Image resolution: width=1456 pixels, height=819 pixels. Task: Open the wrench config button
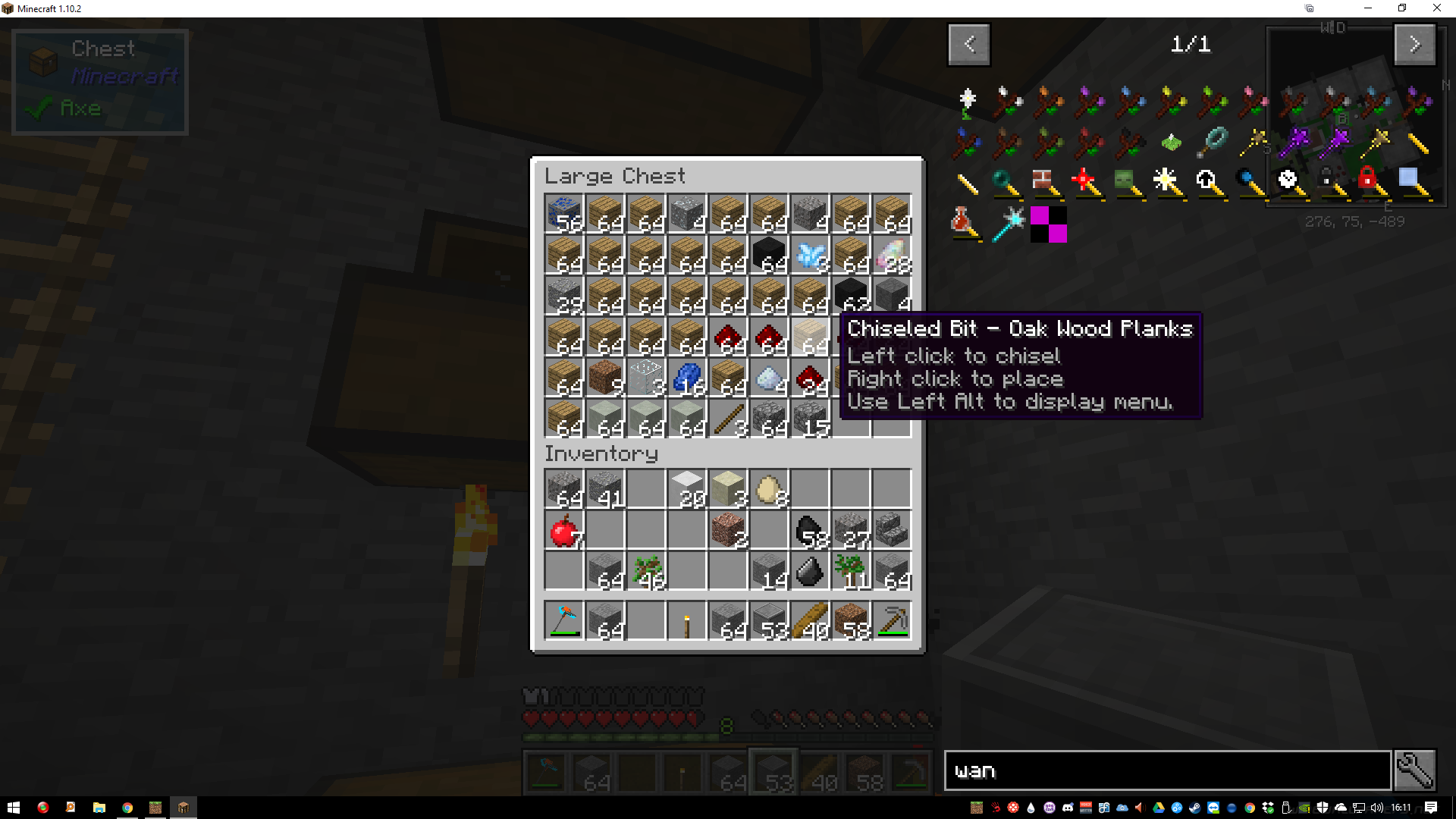point(1414,770)
